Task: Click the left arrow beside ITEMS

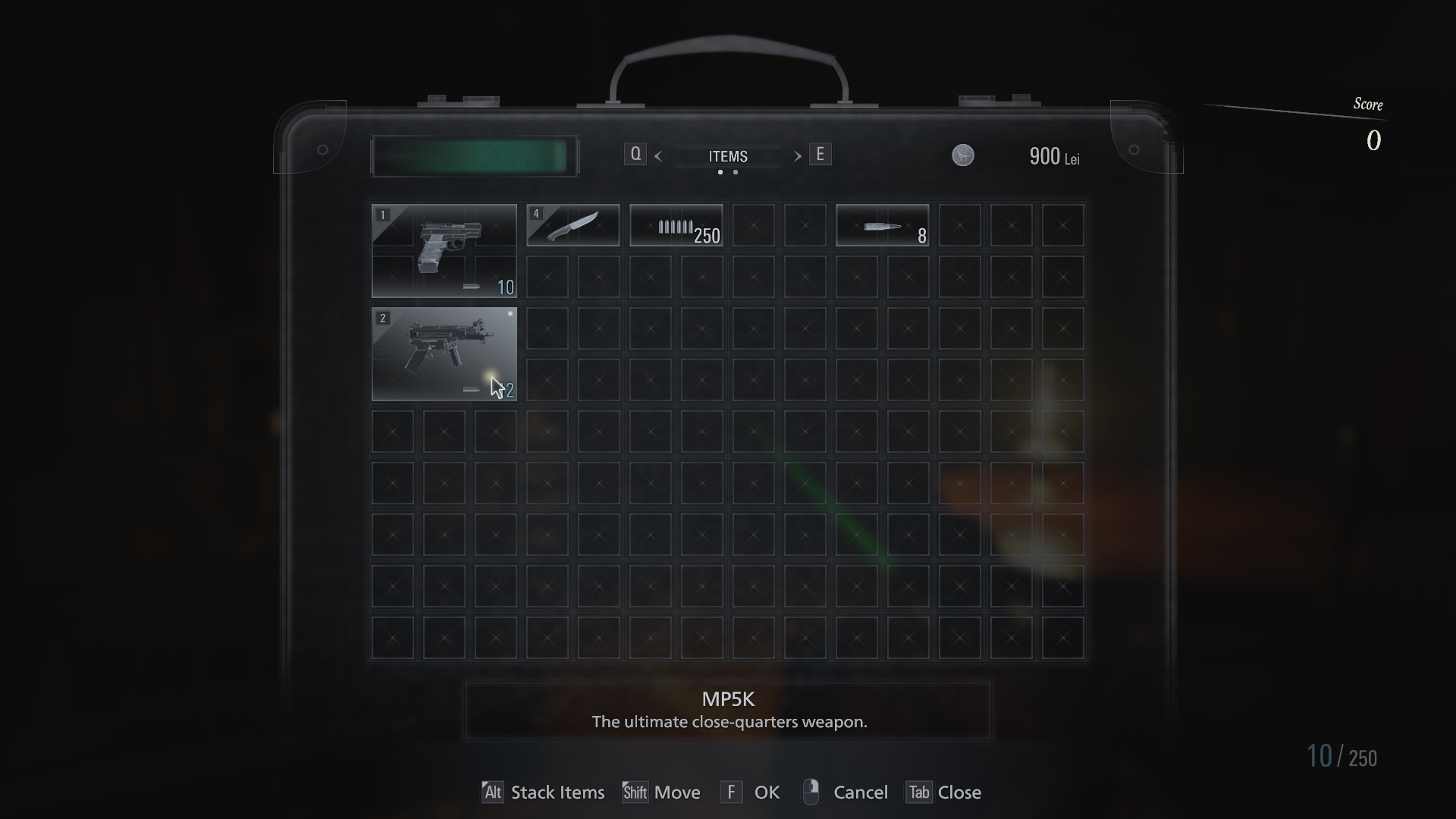Action: [x=658, y=156]
